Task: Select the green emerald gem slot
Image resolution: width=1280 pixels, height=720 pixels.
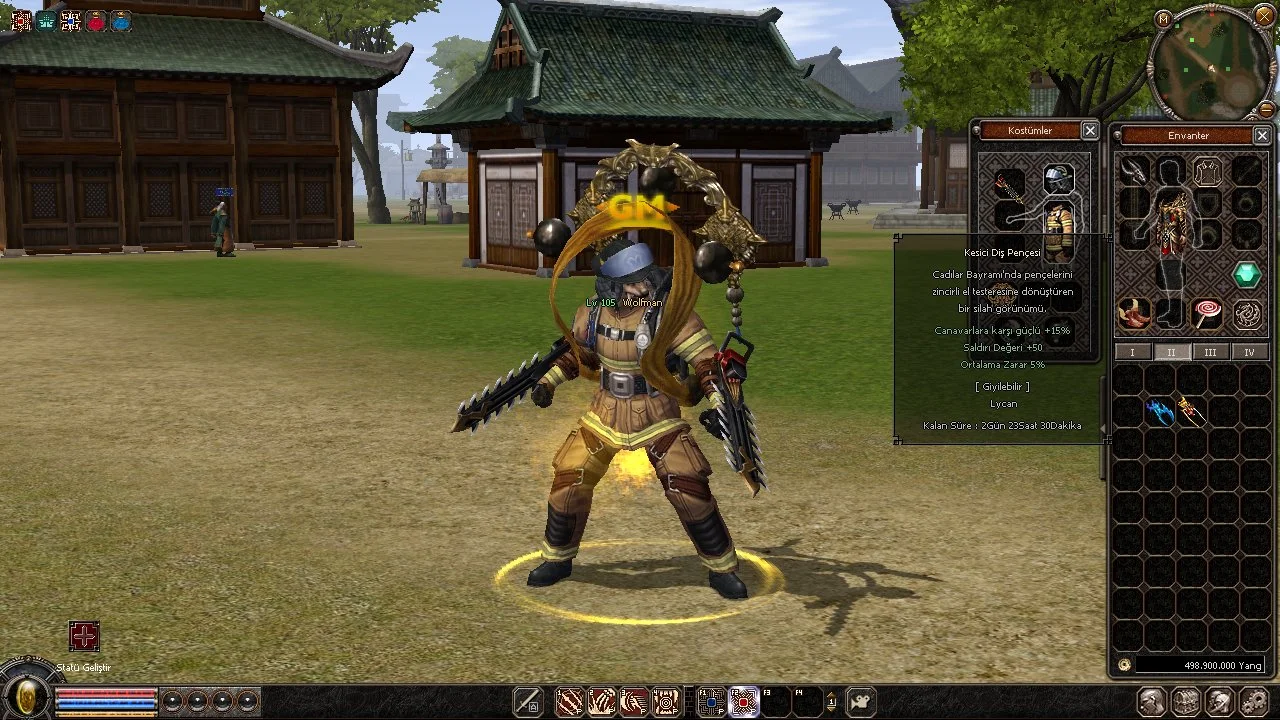Action: pos(1246,274)
